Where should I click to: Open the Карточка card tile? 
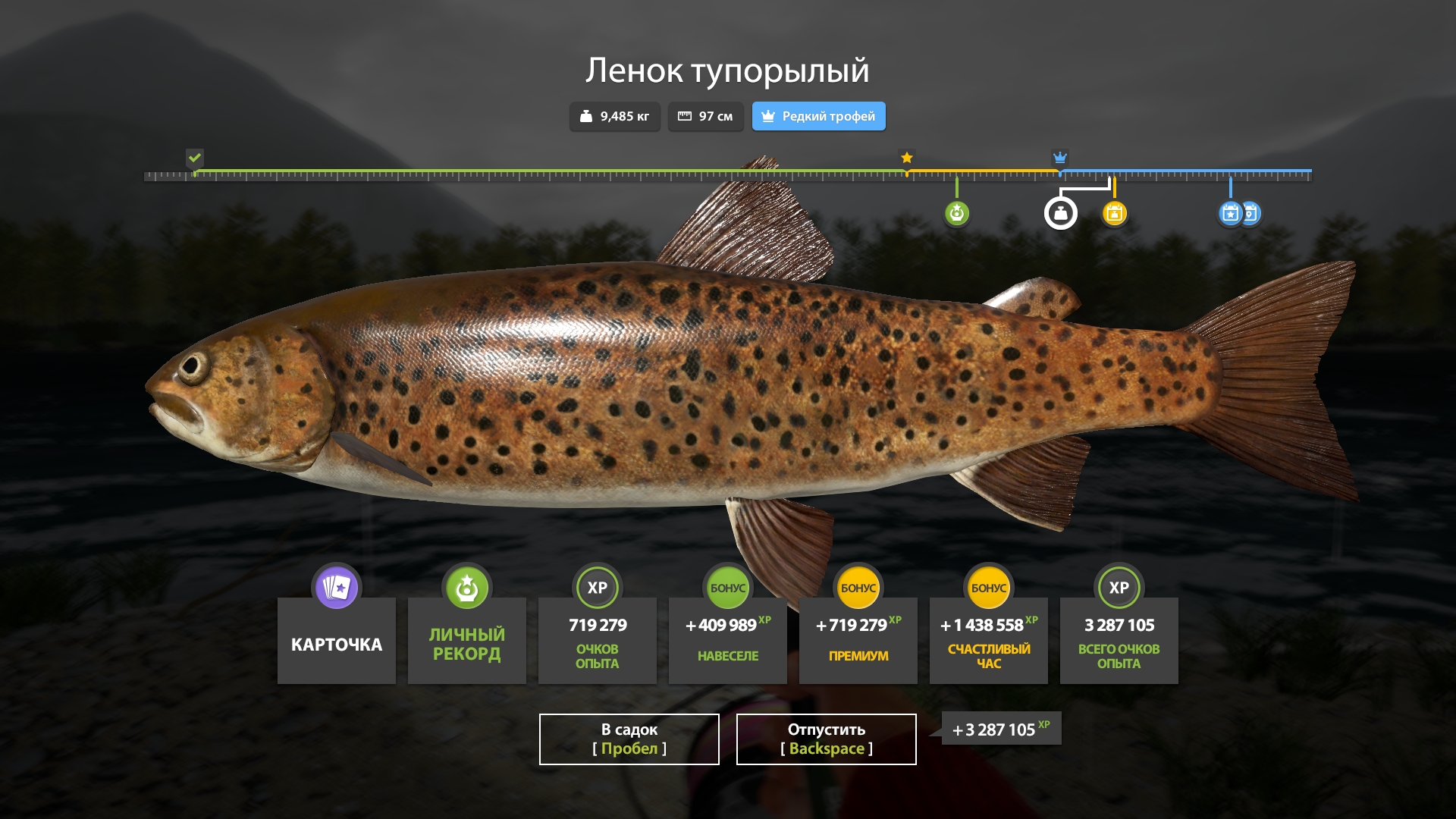(x=337, y=639)
